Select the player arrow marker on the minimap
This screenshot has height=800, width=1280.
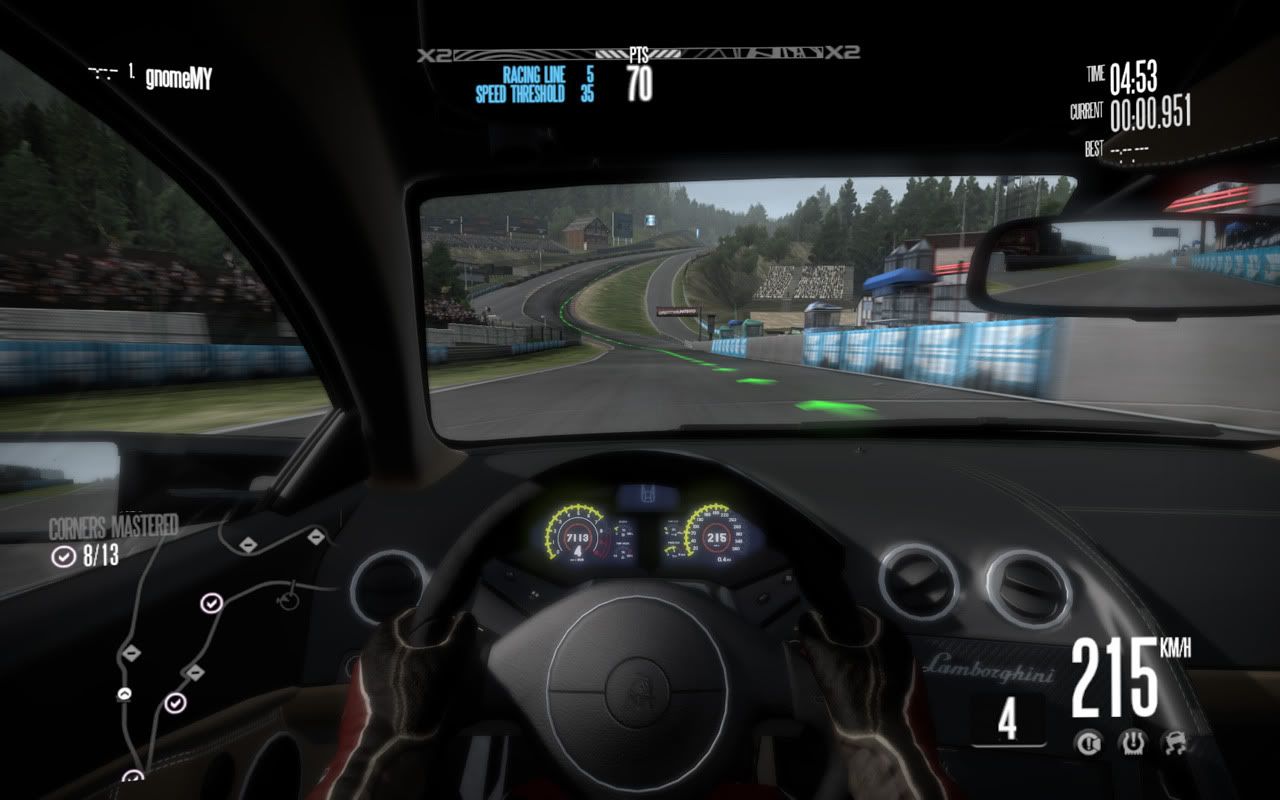click(x=125, y=693)
